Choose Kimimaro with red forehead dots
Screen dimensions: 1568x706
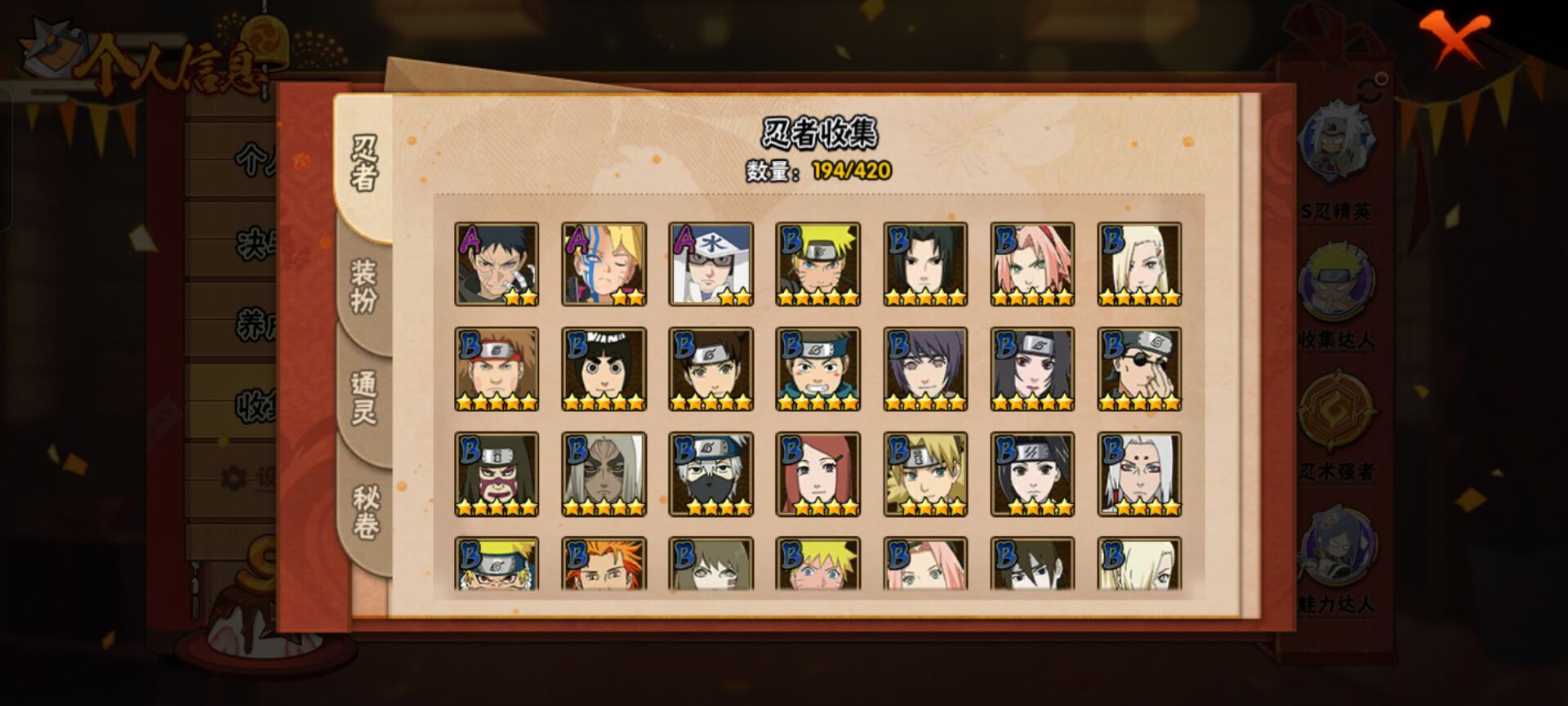click(1139, 474)
